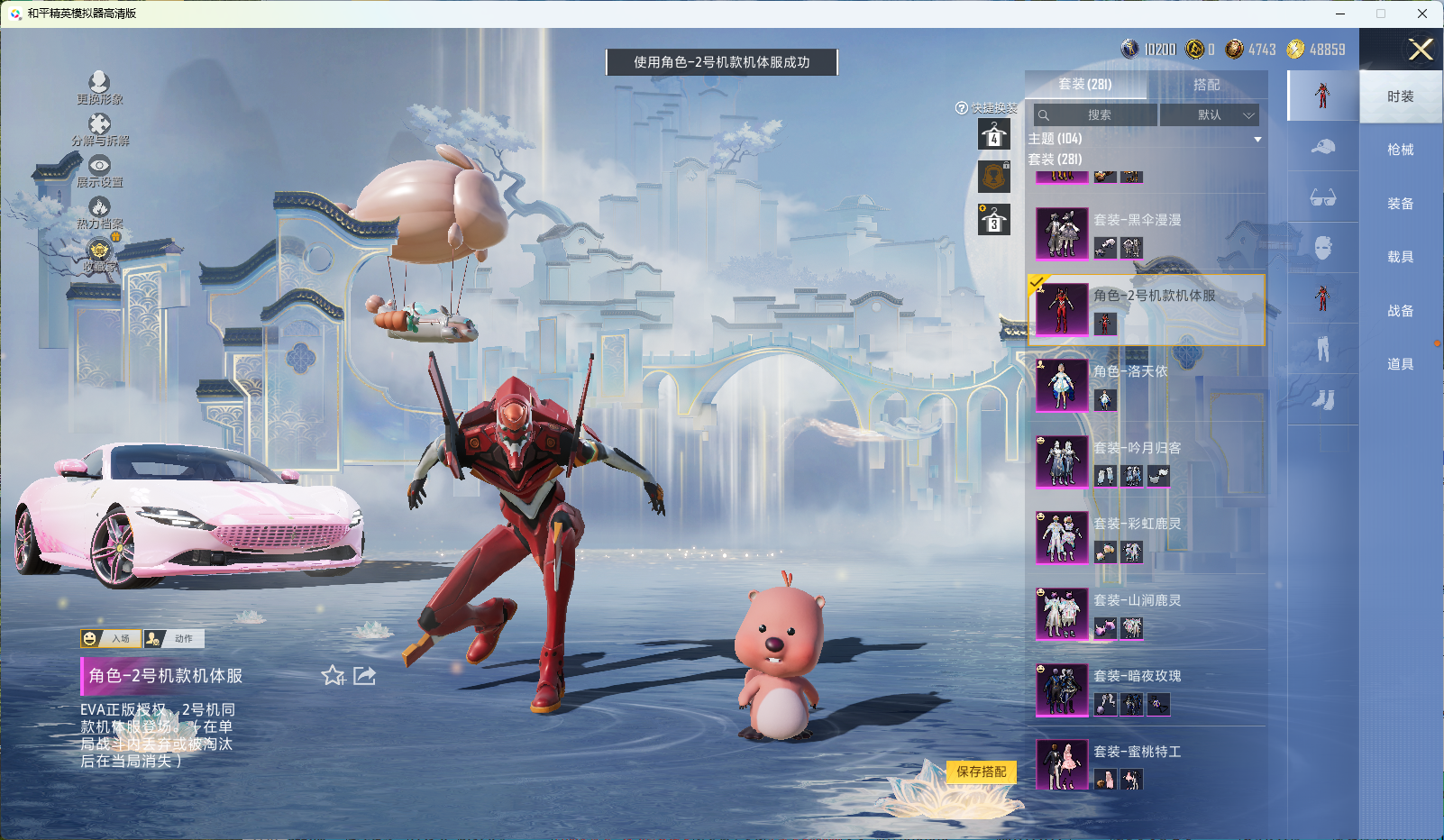Image resolution: width=1444 pixels, height=840 pixels.
Task: Open 更换形象 option
Action: pyautogui.click(x=99, y=88)
